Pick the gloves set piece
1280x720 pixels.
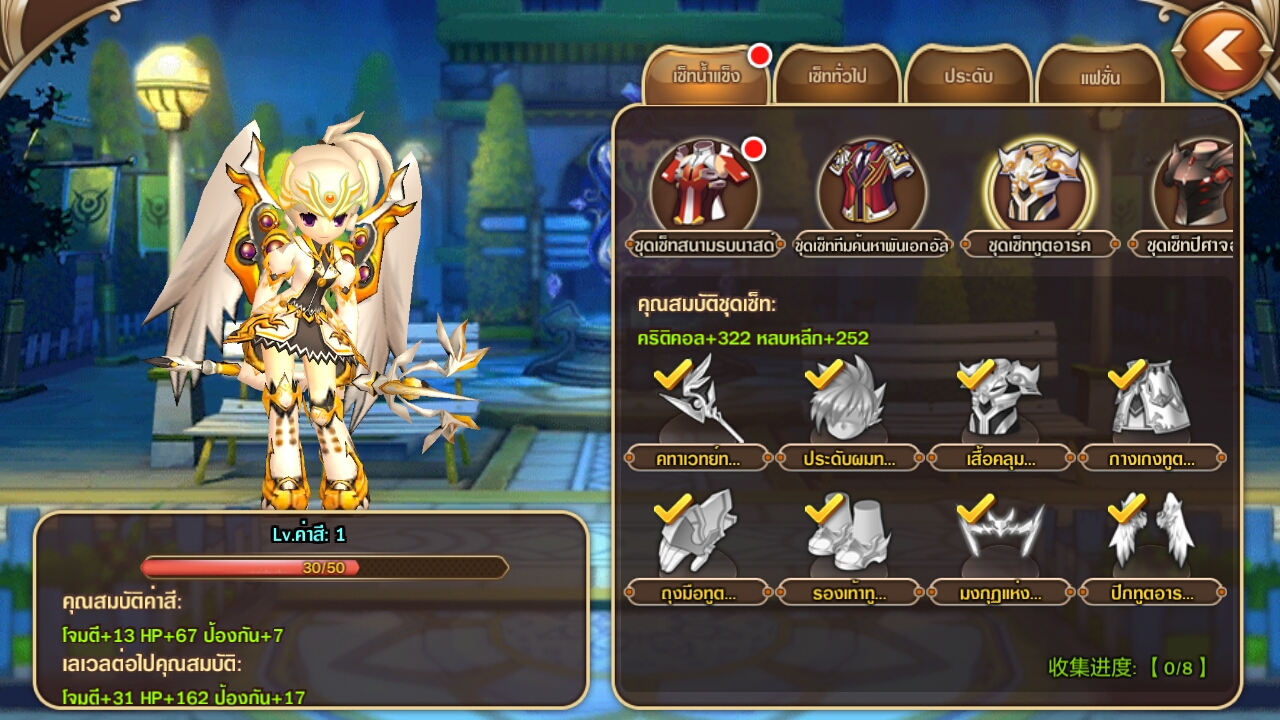tap(699, 537)
